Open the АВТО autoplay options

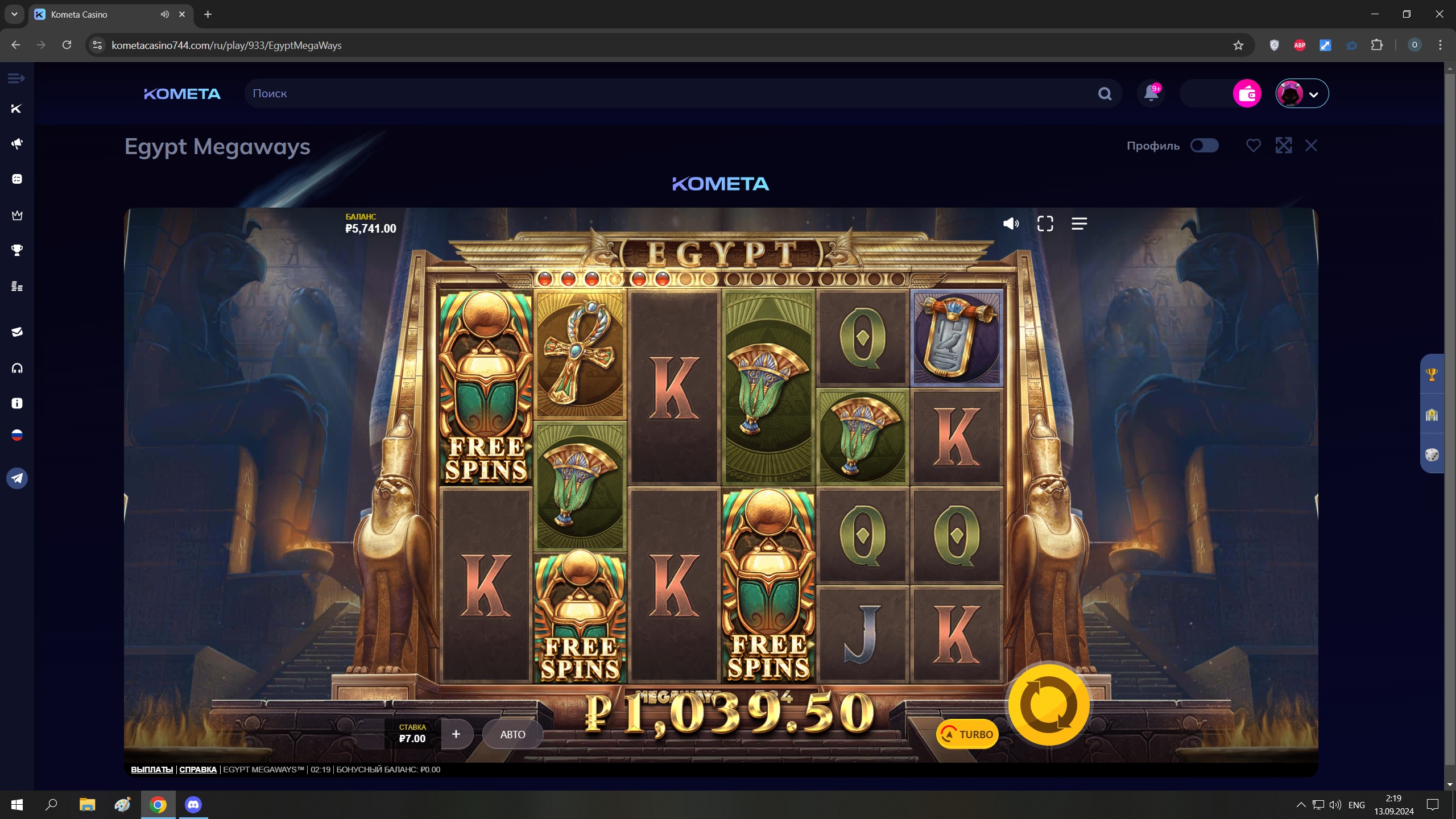(x=512, y=734)
